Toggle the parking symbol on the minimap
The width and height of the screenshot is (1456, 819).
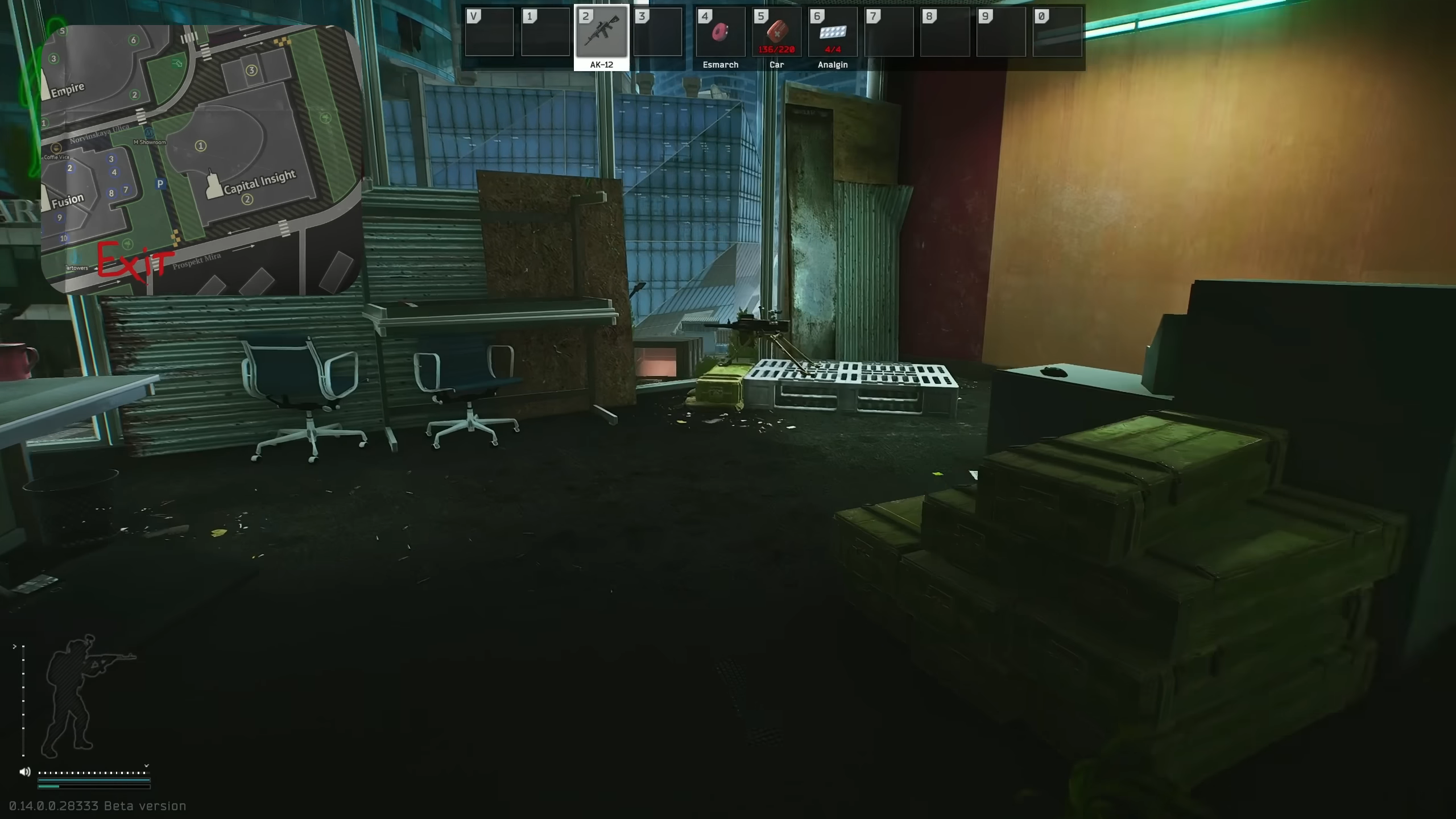[160, 183]
